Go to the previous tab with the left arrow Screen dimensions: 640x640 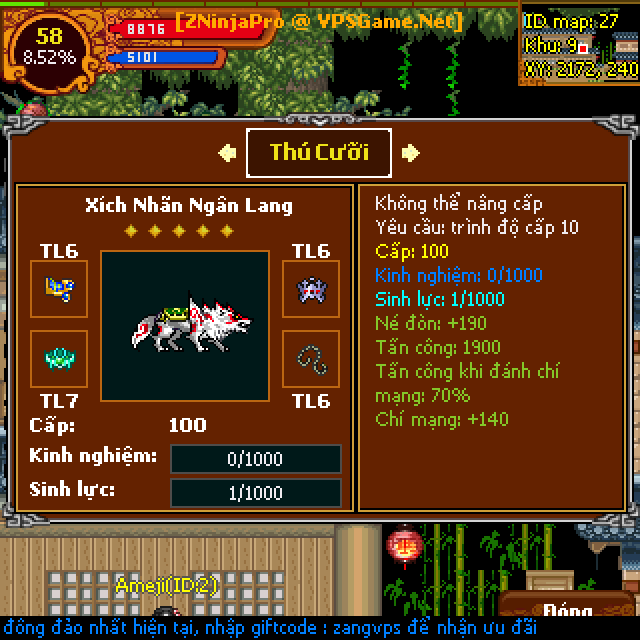point(228,153)
